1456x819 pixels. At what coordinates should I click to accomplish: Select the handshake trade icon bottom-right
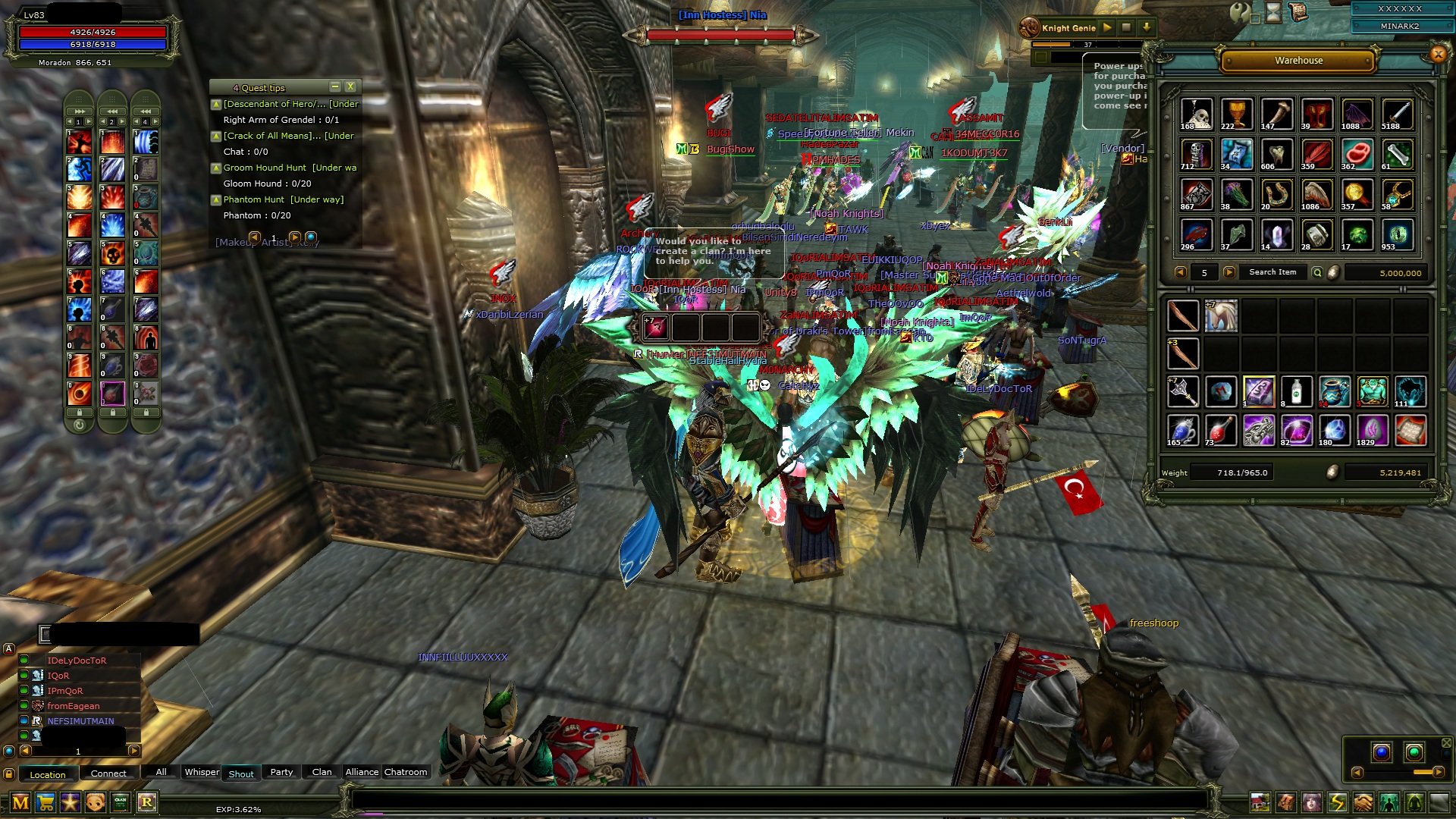tap(1362, 802)
